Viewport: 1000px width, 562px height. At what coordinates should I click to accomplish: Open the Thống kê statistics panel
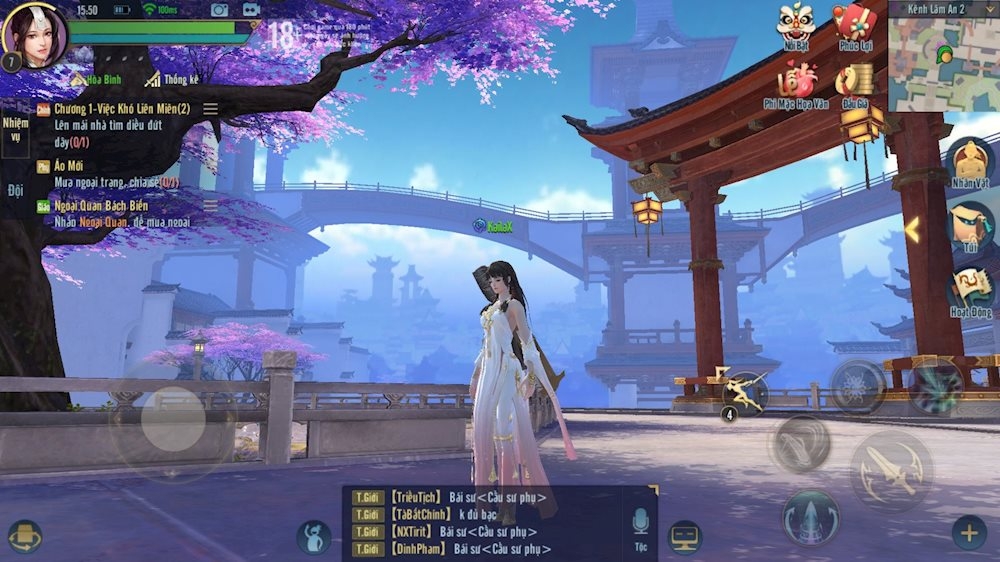pyautogui.click(x=172, y=79)
